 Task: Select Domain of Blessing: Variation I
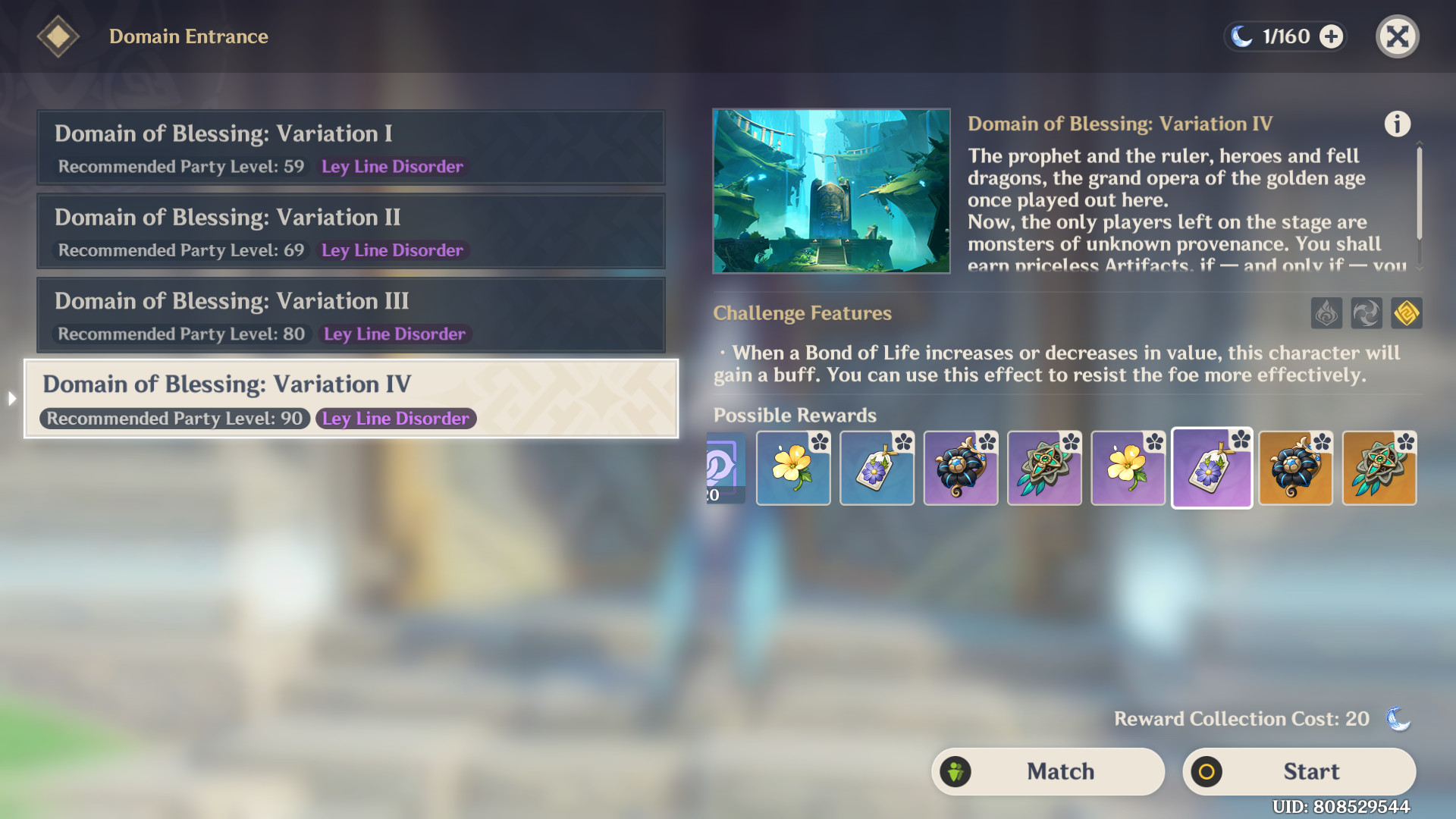350,148
